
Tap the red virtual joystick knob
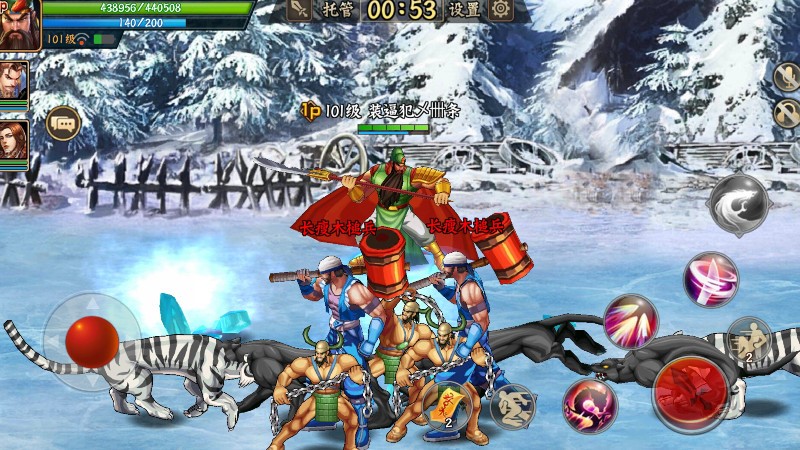click(x=92, y=342)
